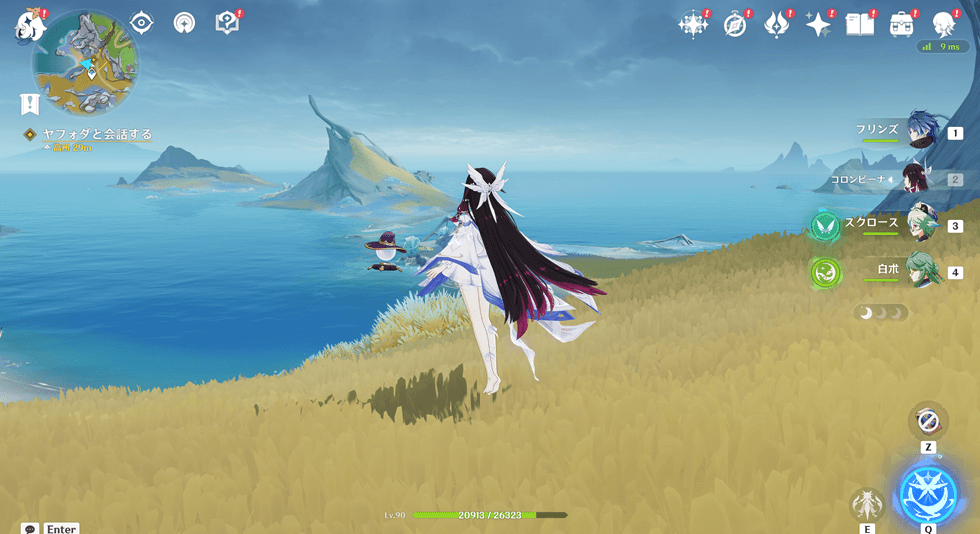Image resolution: width=980 pixels, height=534 pixels.
Task: Use the gadget icon above the skill buttons
Action: 928,421
